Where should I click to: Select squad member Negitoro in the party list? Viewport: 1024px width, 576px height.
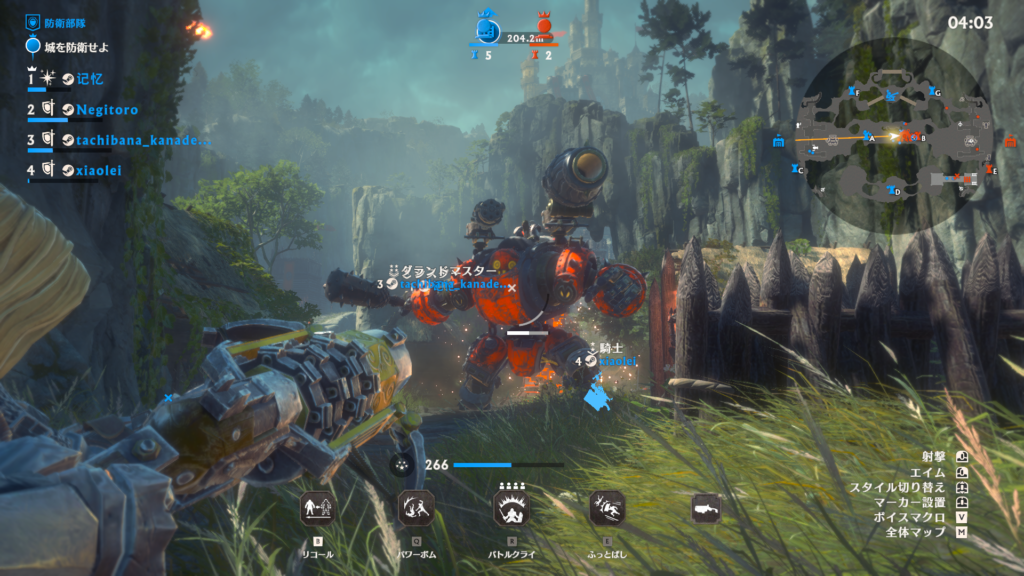pos(107,109)
